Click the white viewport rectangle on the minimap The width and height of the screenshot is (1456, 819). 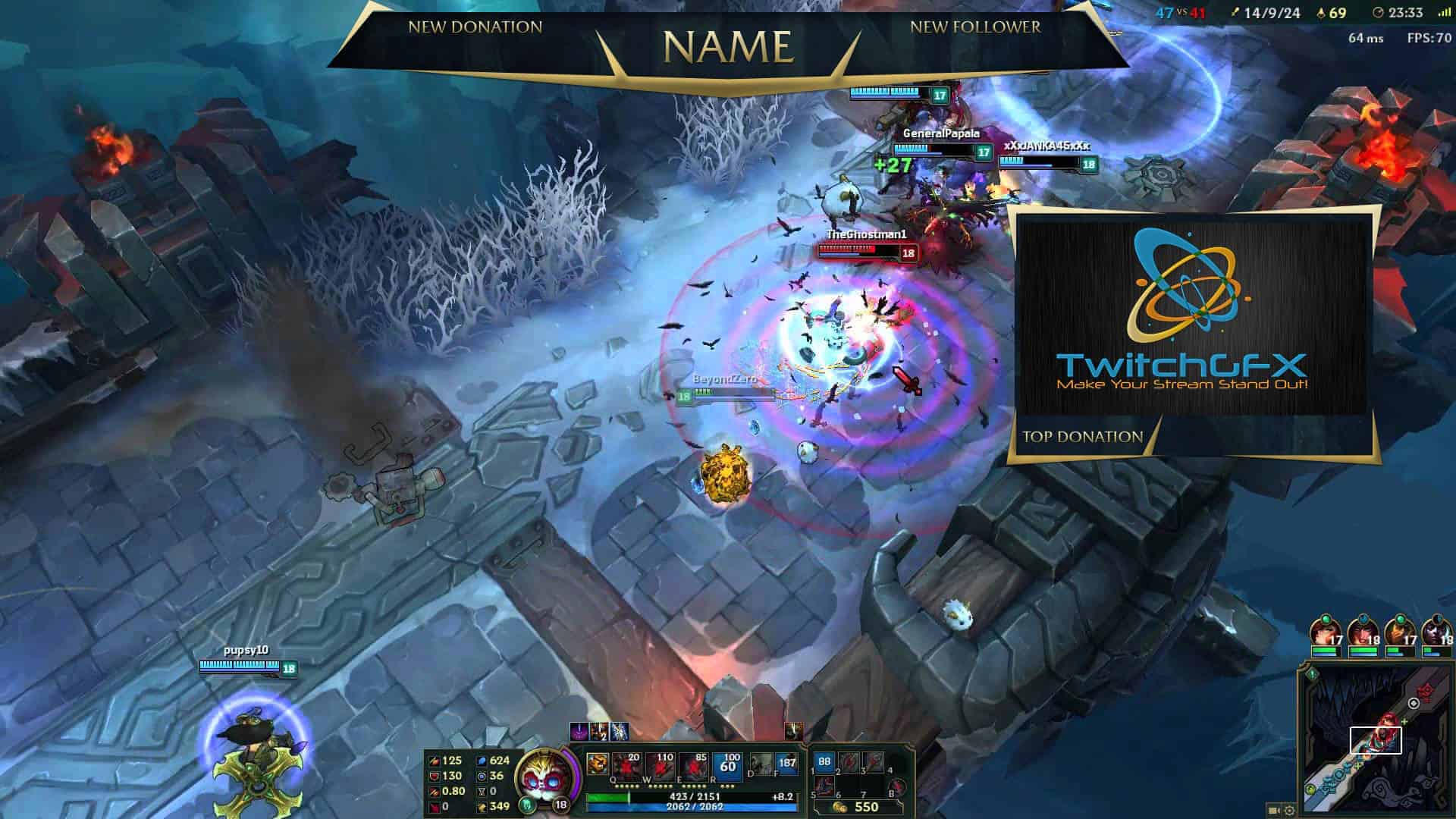(x=1376, y=741)
